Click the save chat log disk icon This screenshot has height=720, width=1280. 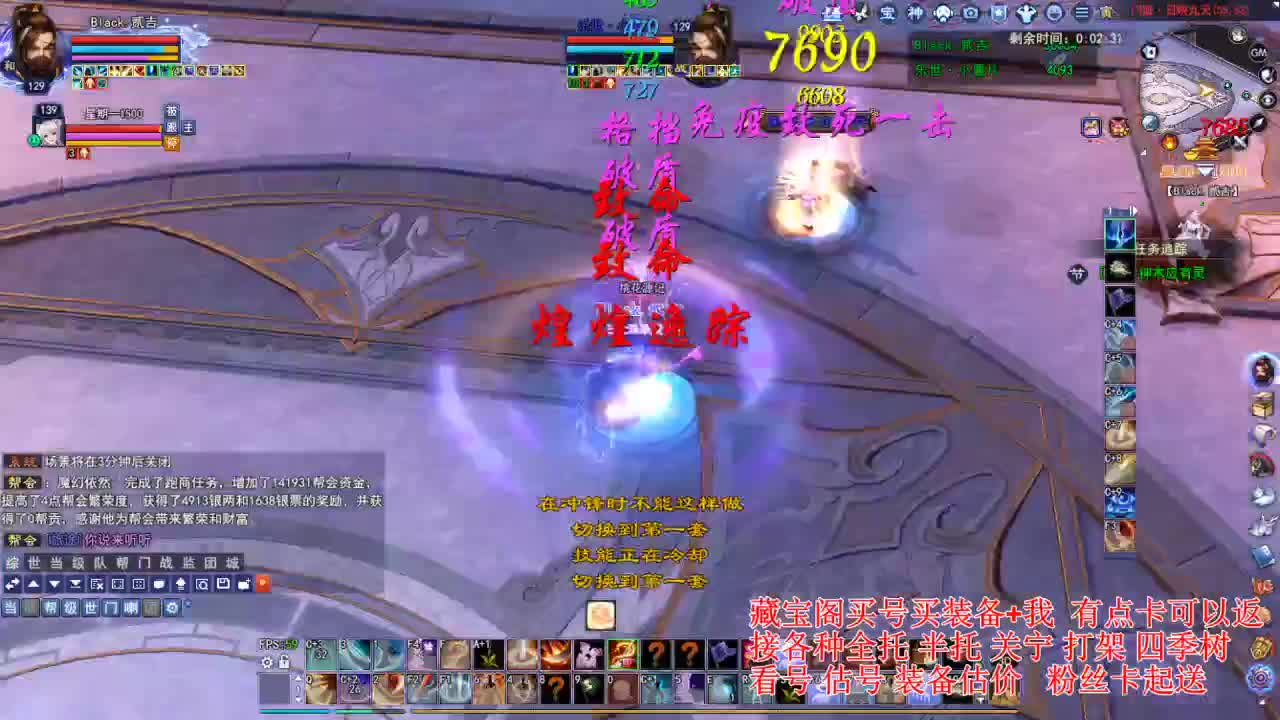(222, 583)
